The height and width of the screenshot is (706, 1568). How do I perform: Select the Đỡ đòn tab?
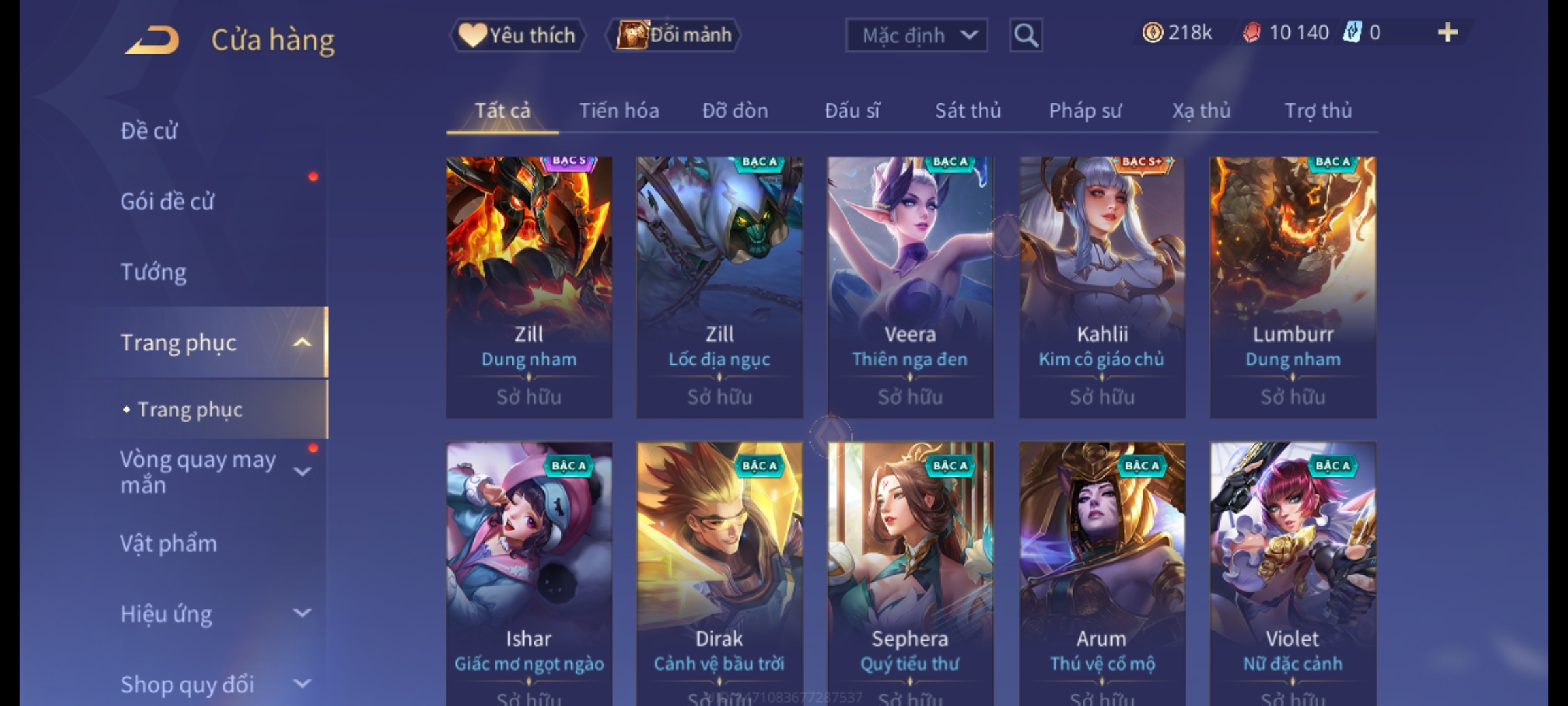click(735, 110)
